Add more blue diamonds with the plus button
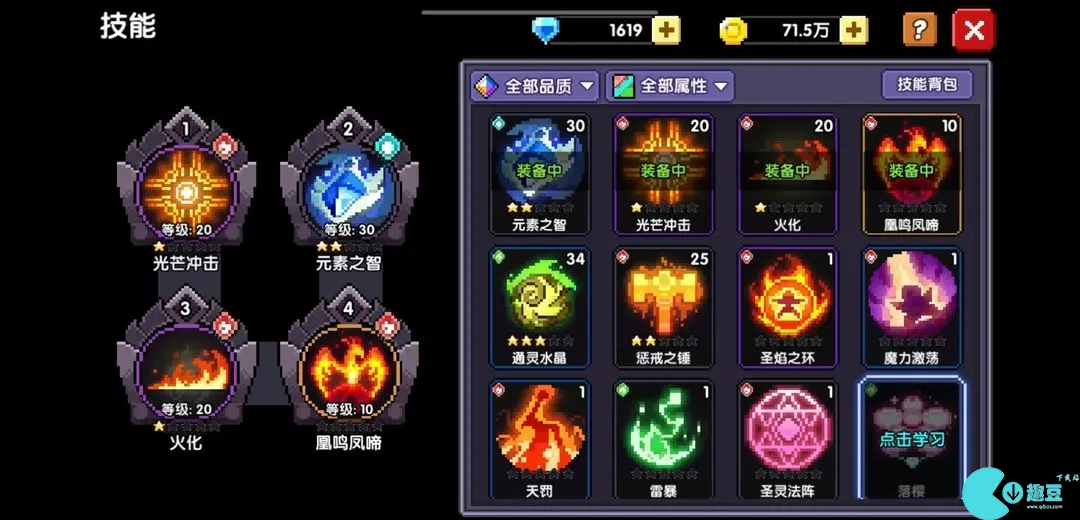Screen dimensions: 1080x520 666,30
